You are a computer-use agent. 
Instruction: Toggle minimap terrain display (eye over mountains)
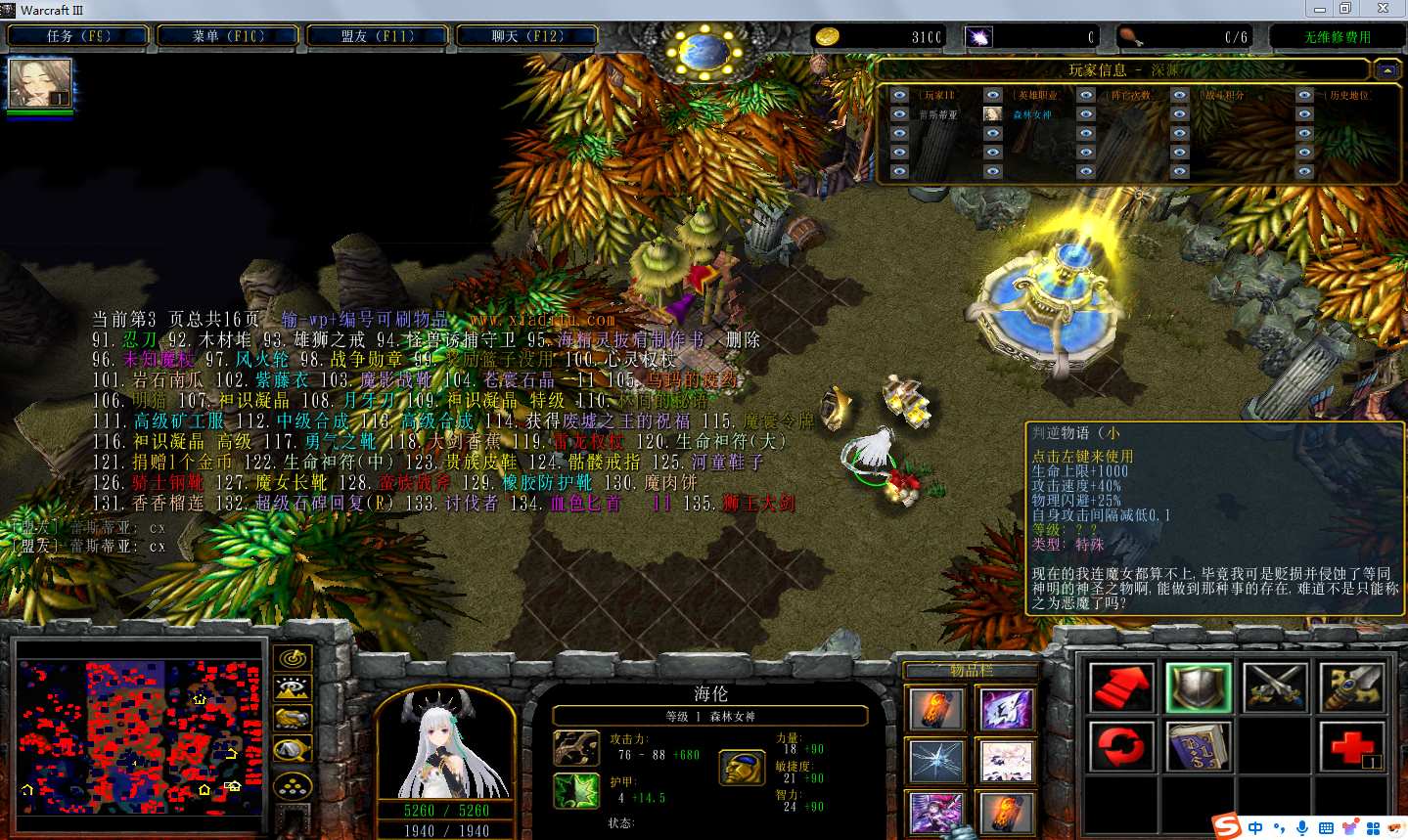coord(294,688)
